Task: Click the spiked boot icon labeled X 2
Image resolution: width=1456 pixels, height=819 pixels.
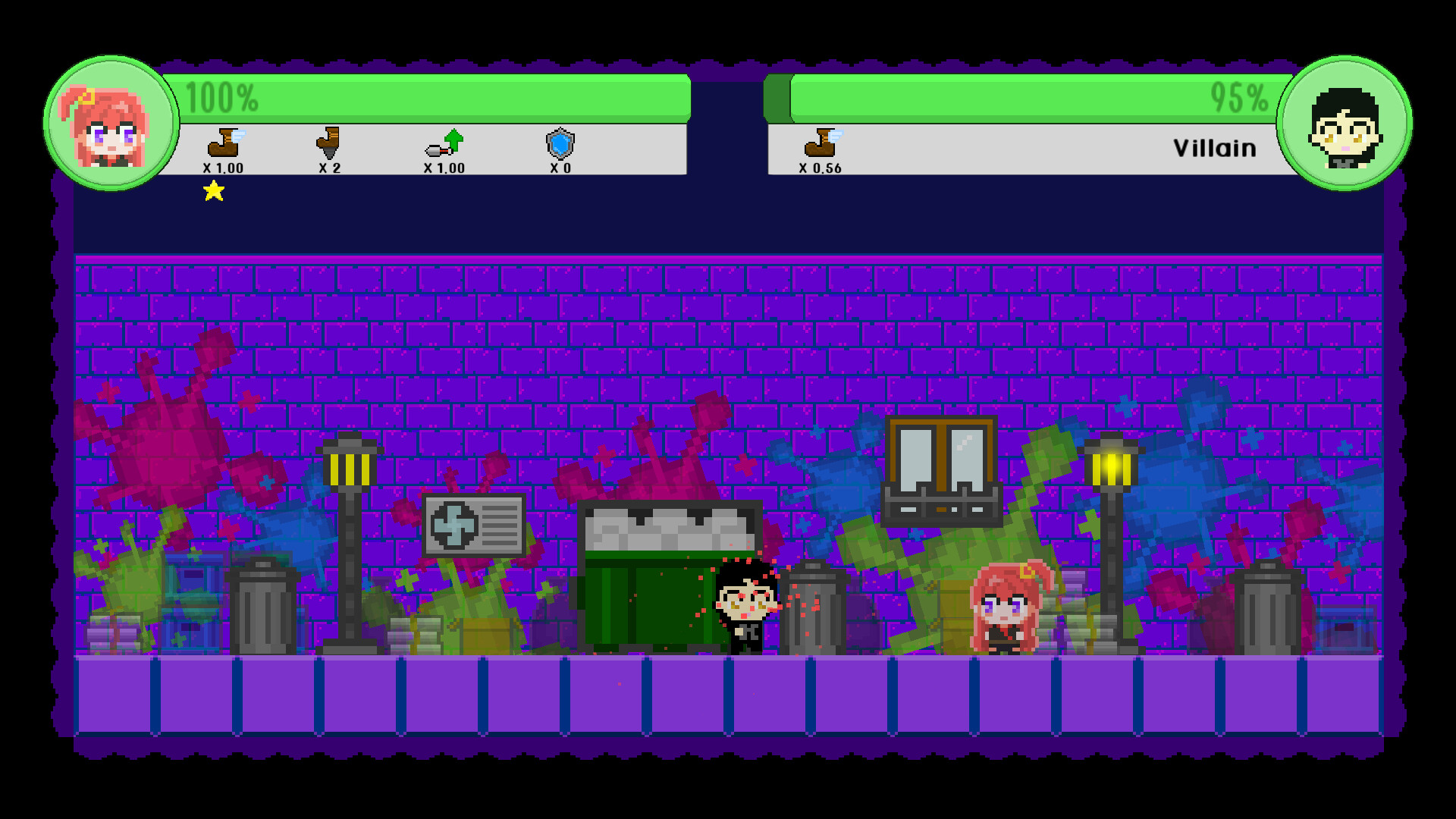Action: [329, 144]
